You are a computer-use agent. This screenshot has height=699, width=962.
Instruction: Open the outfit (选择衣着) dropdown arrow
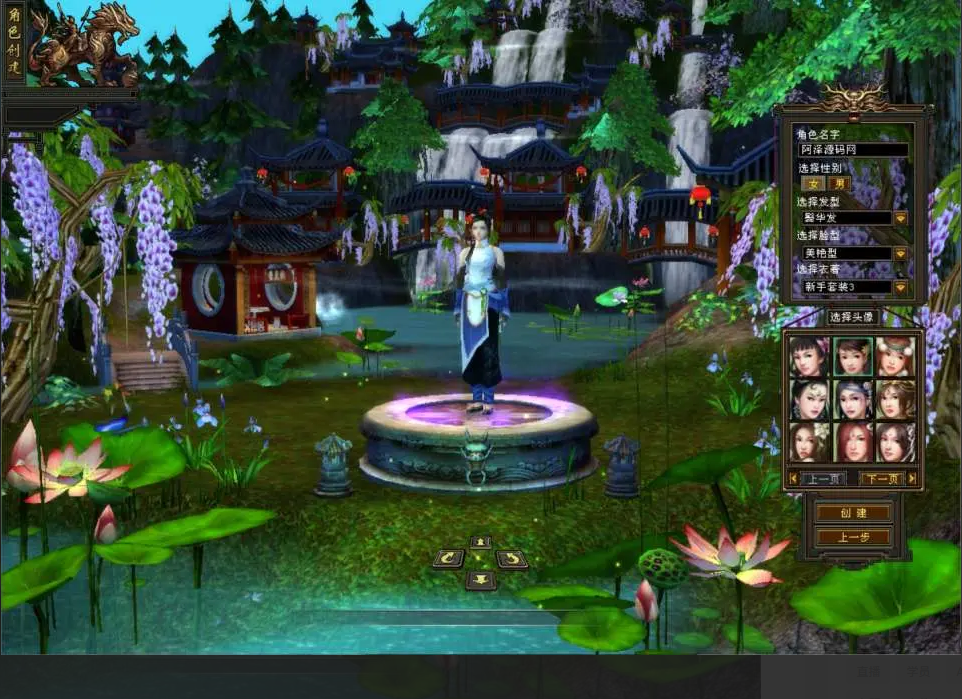900,287
